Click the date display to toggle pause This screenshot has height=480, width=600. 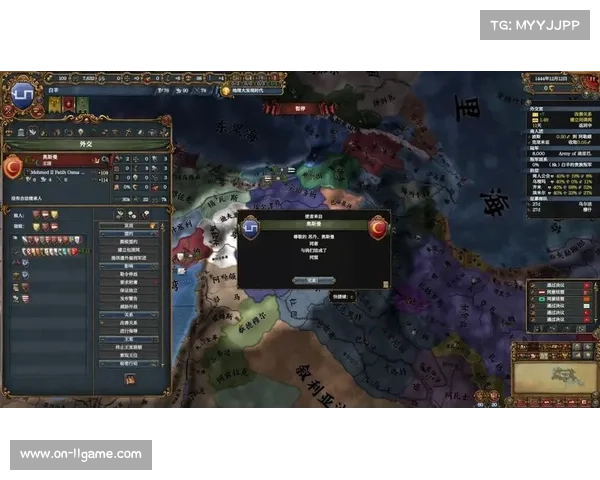(x=551, y=77)
